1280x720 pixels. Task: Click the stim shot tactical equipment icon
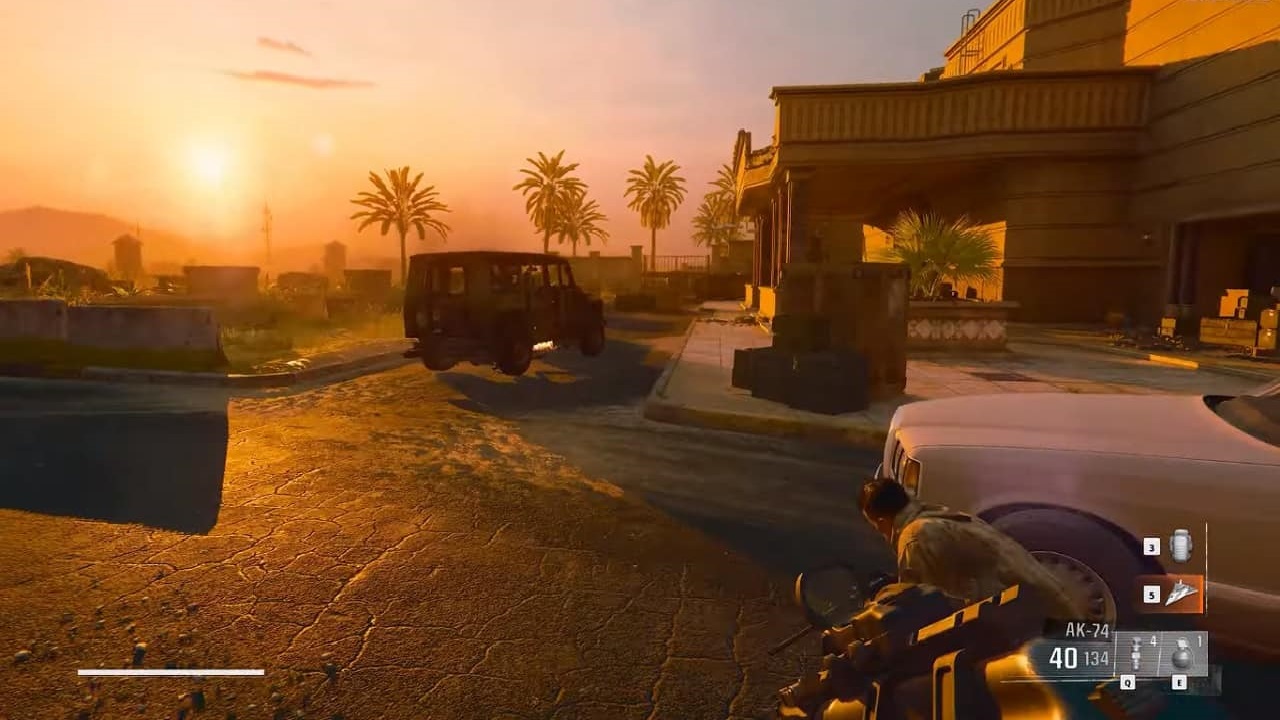pyautogui.click(x=1136, y=652)
